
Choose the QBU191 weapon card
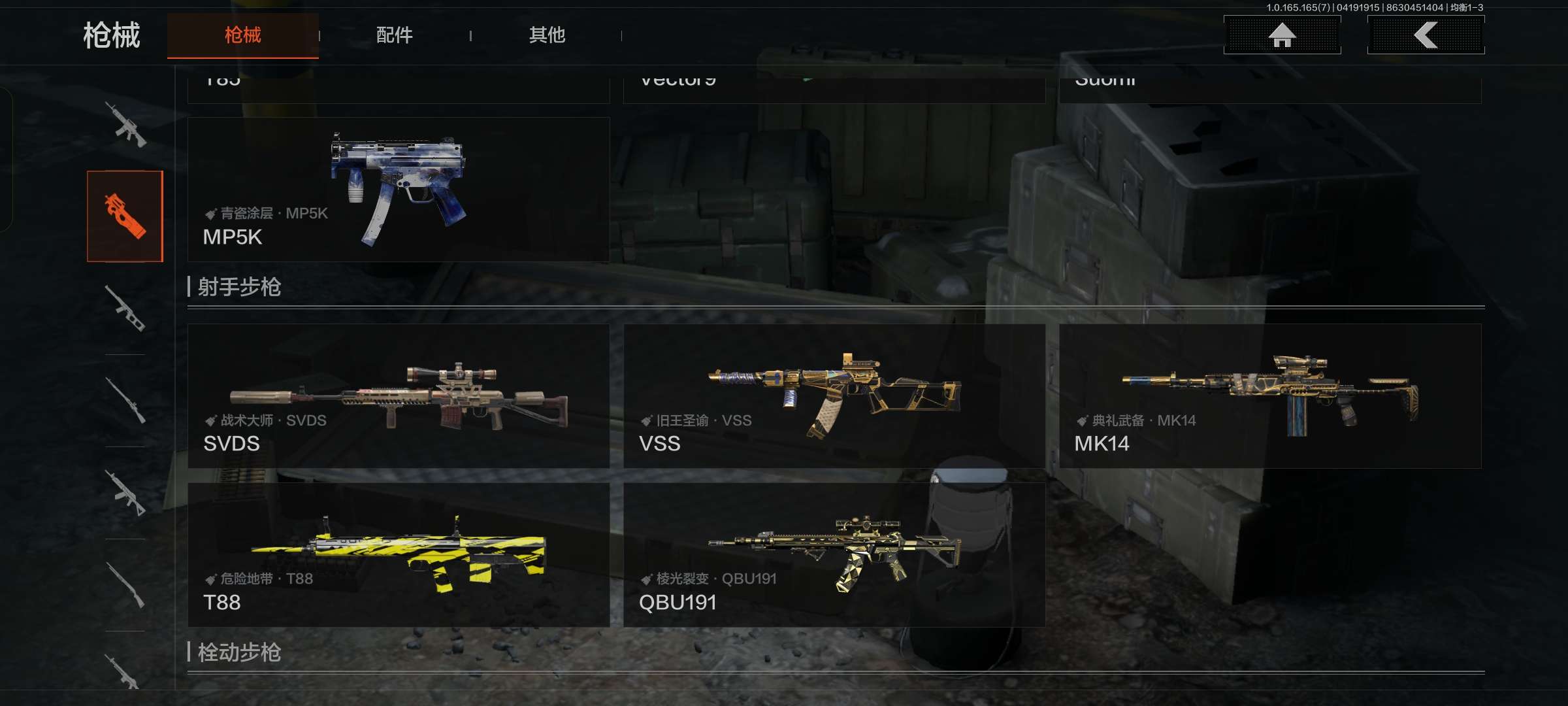pos(834,555)
